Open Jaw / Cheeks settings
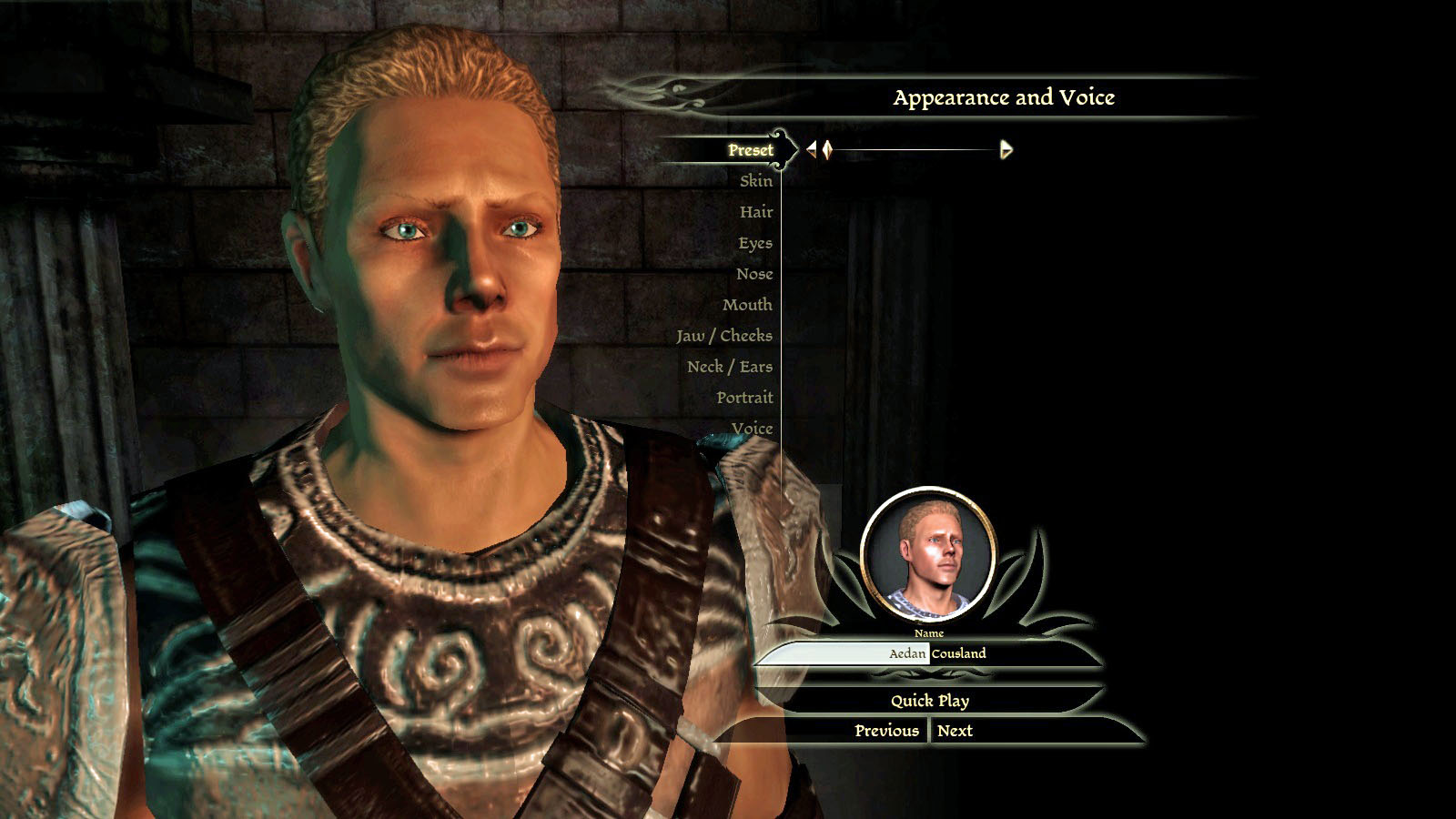This screenshot has height=819, width=1456. (x=723, y=336)
